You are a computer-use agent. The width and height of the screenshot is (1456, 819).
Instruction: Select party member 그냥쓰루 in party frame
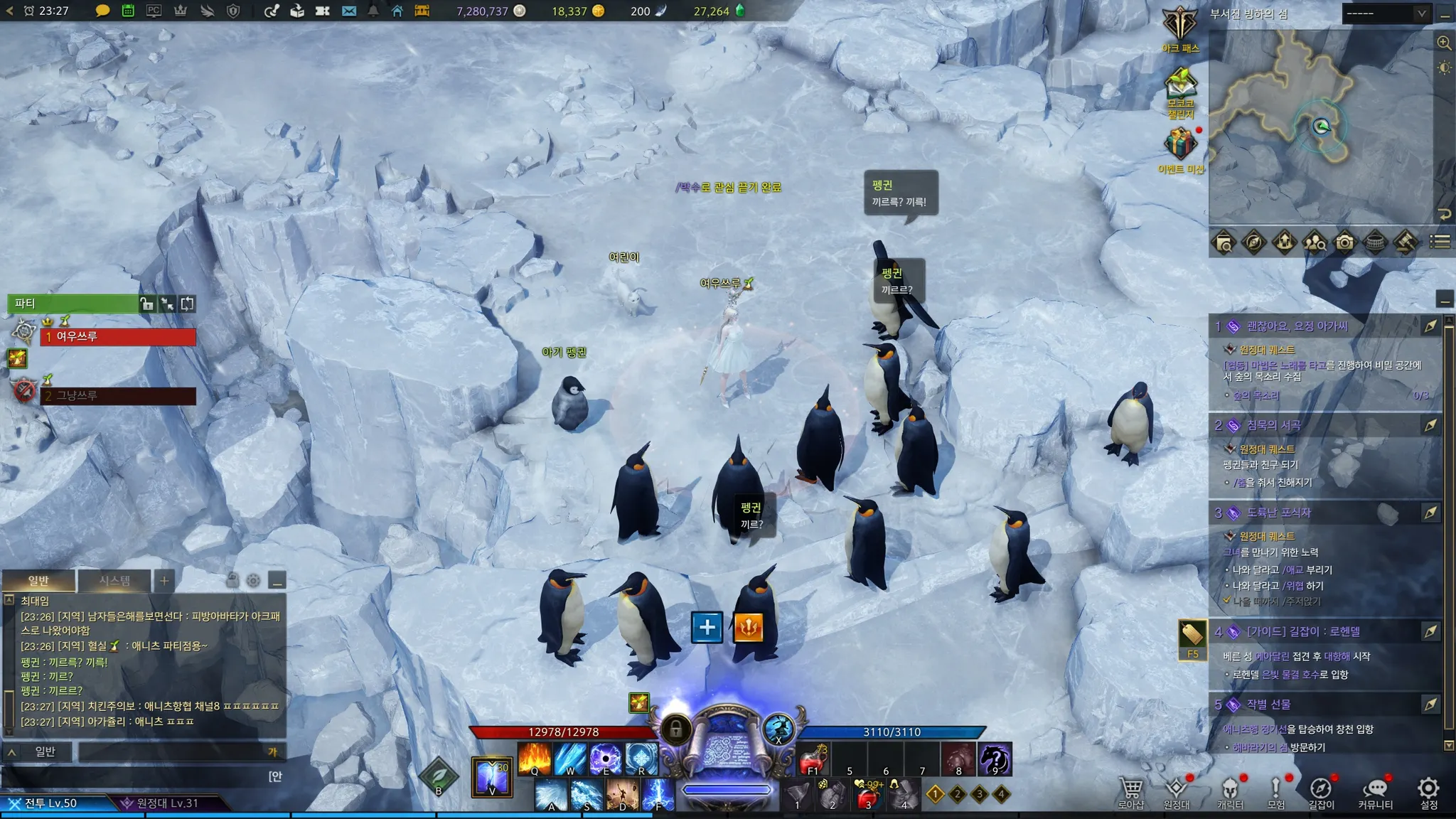click(x=117, y=395)
